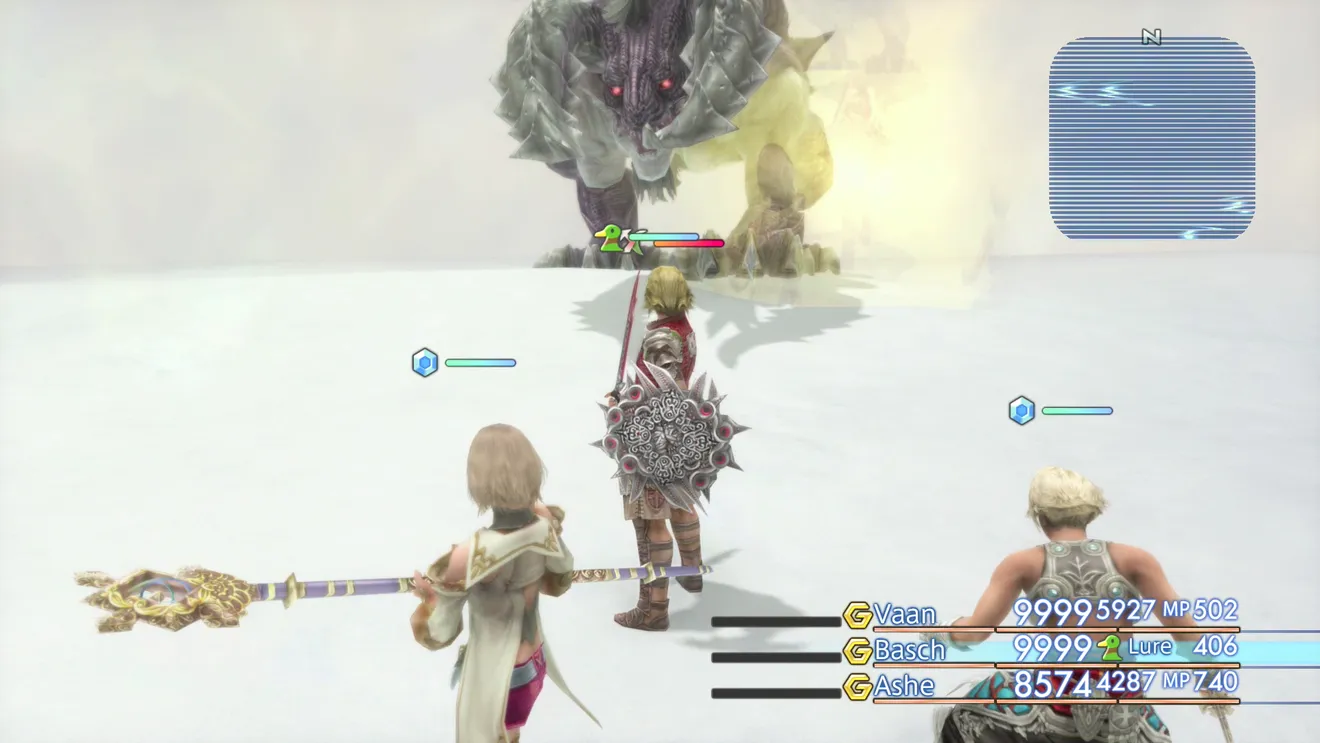Open the minimap in the corner
Screen dimensions: 1320x743
click(1151, 138)
